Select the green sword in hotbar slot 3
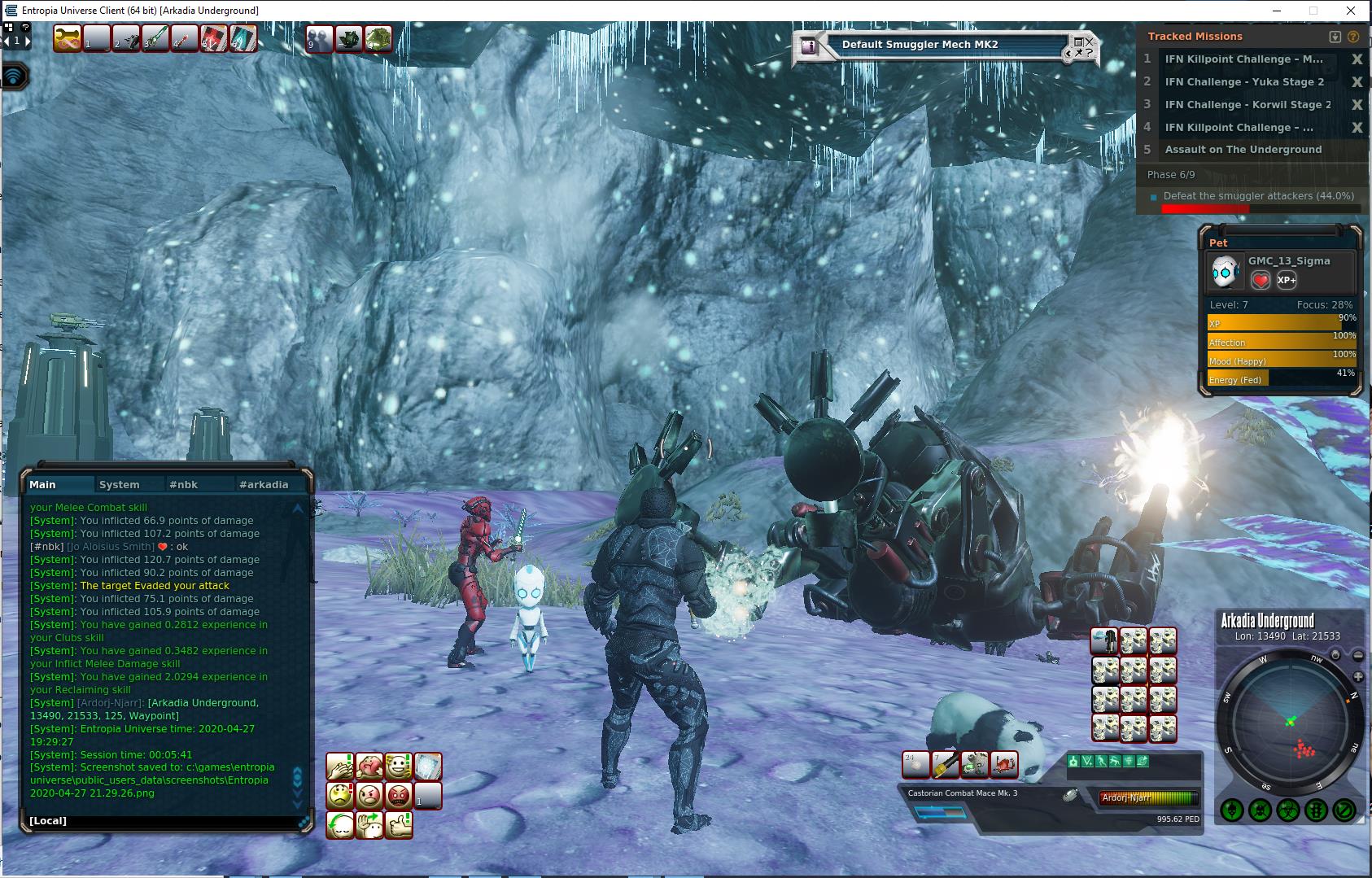The image size is (1372, 878). [x=155, y=38]
